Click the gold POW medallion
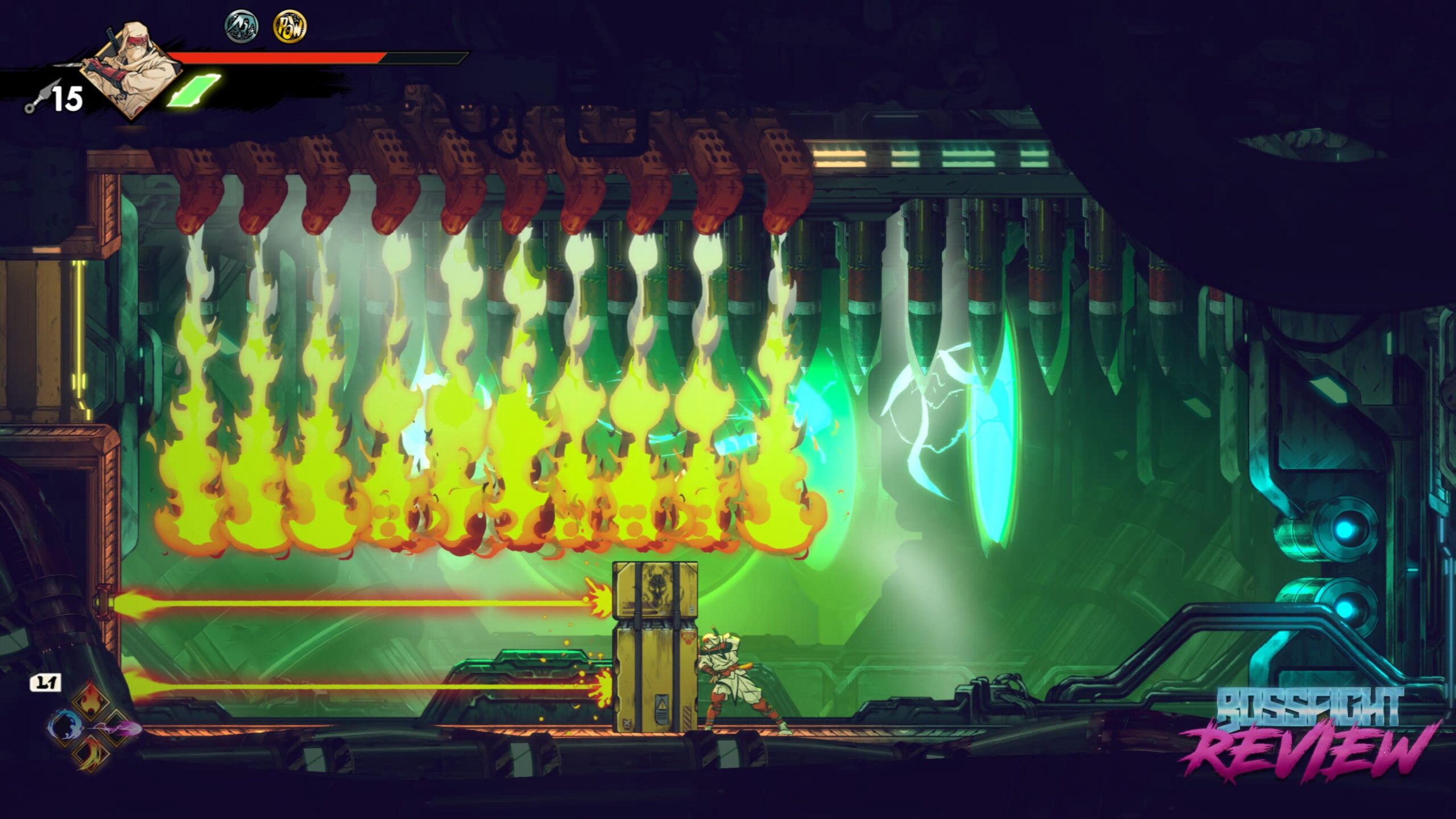1456x819 pixels. click(289, 27)
